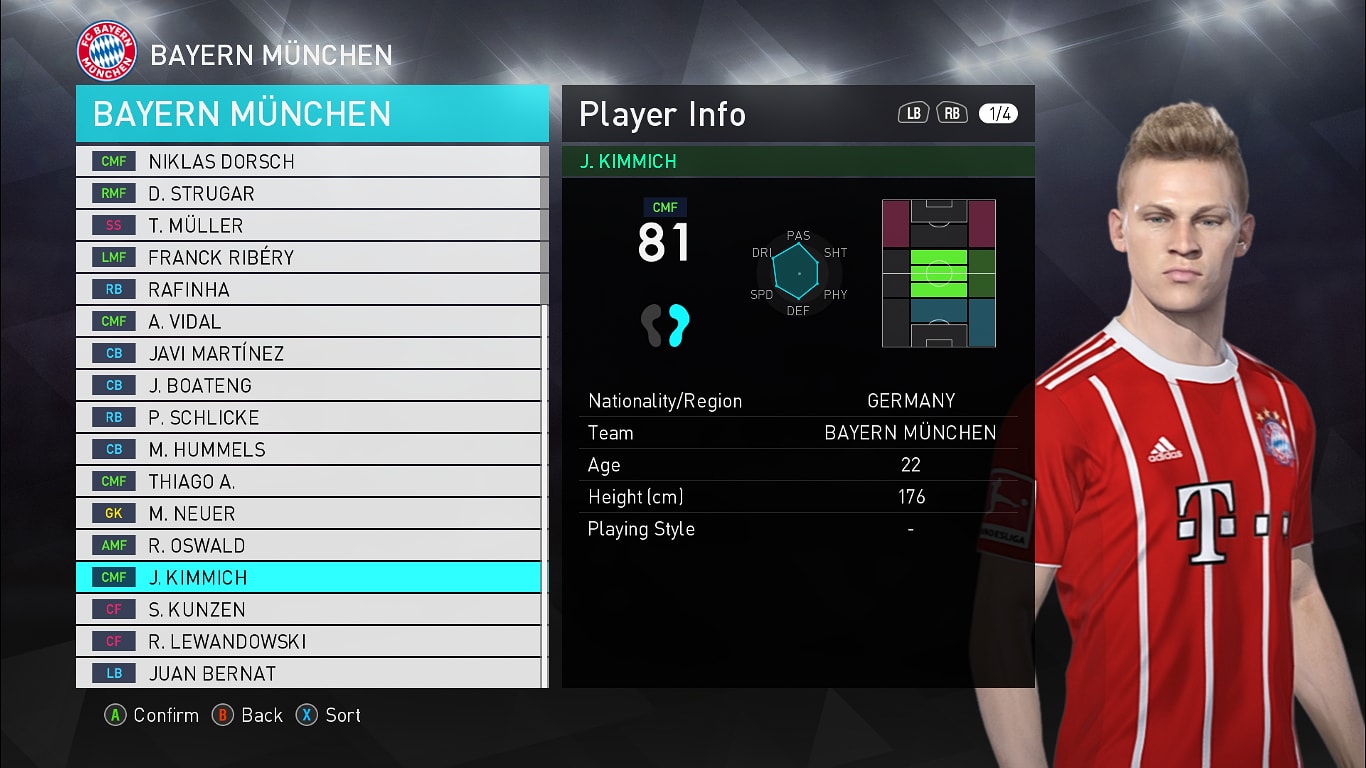
Task: Pick J. Boateng from the squad
Action: click(310, 385)
